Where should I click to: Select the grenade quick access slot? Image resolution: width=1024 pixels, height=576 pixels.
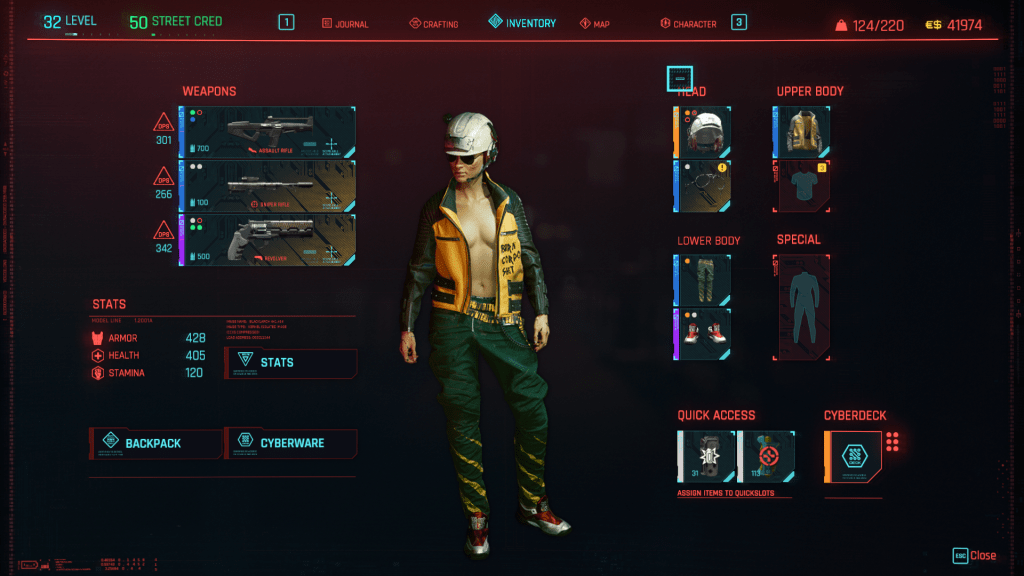click(x=707, y=457)
